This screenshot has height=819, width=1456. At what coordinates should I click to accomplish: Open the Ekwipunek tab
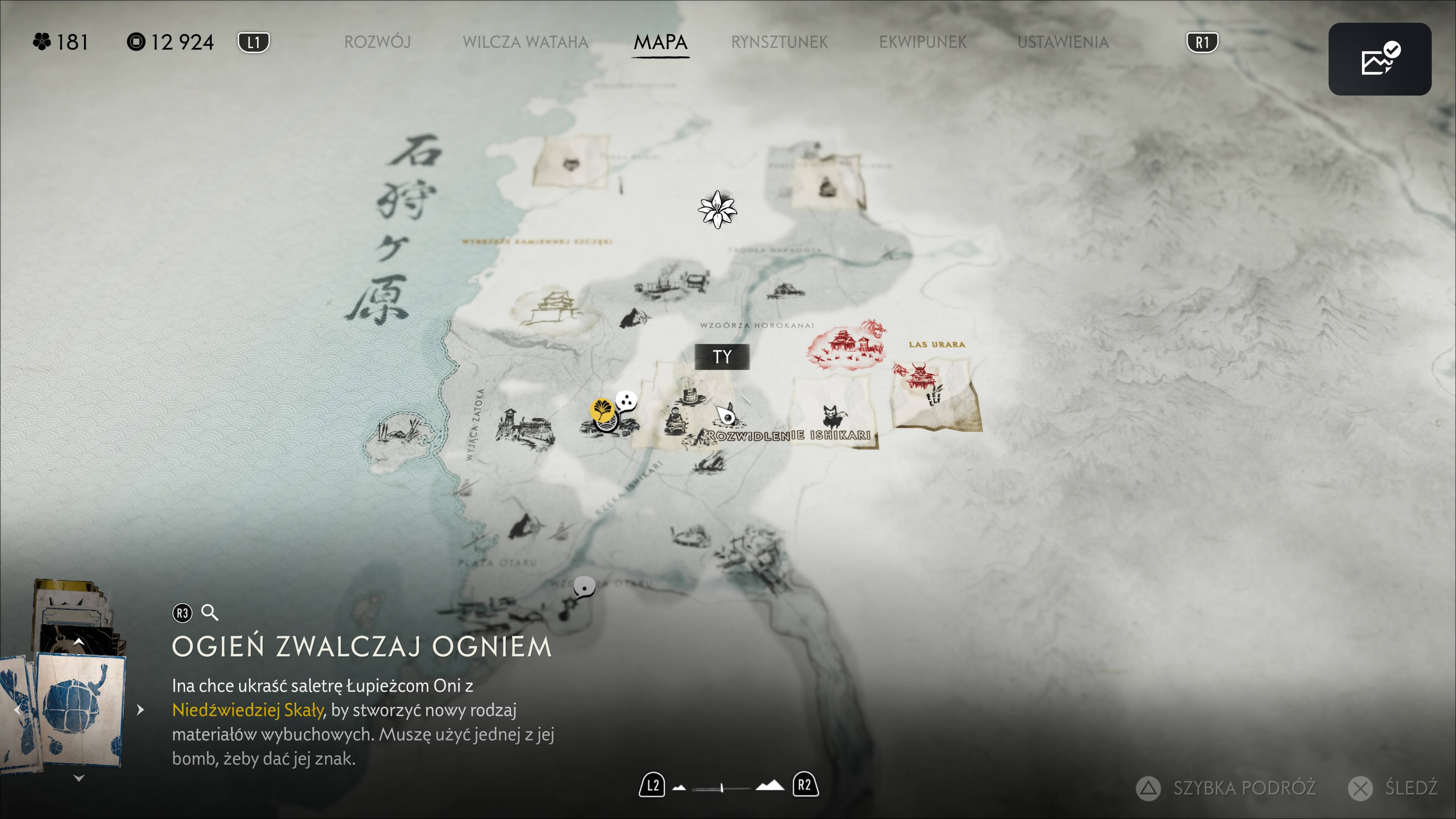tap(923, 42)
